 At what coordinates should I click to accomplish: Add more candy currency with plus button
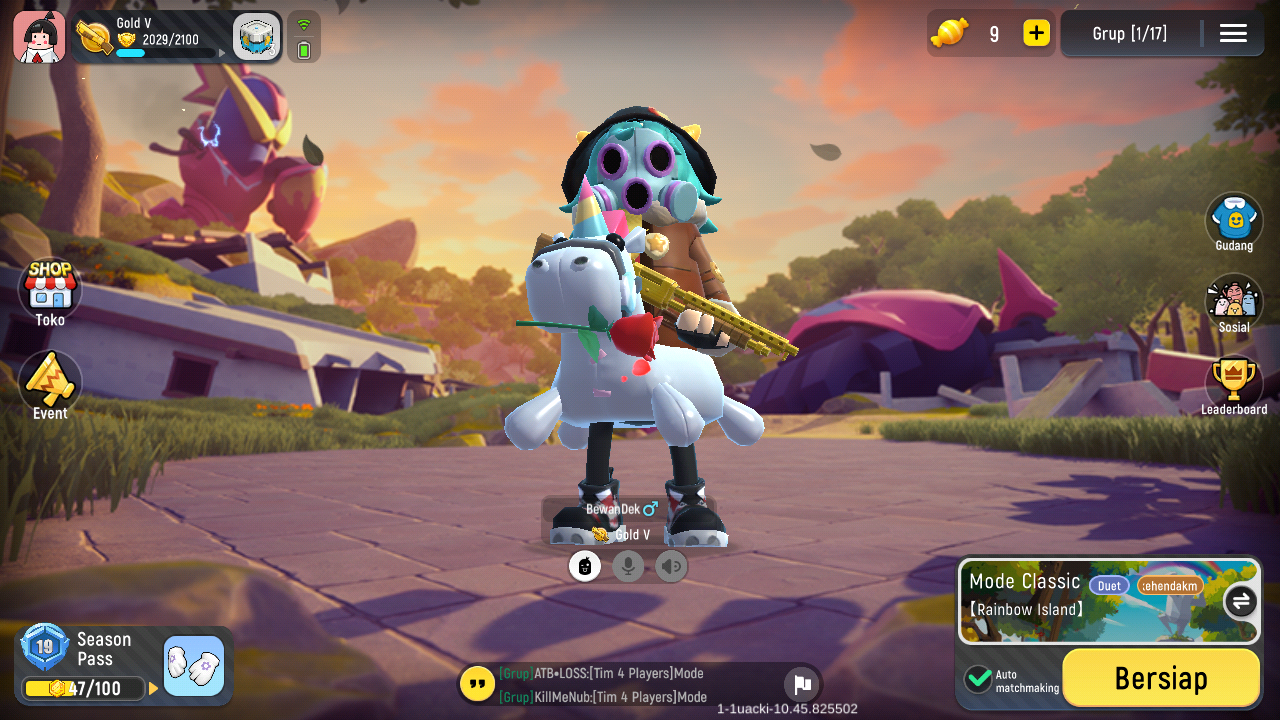pyautogui.click(x=1036, y=33)
